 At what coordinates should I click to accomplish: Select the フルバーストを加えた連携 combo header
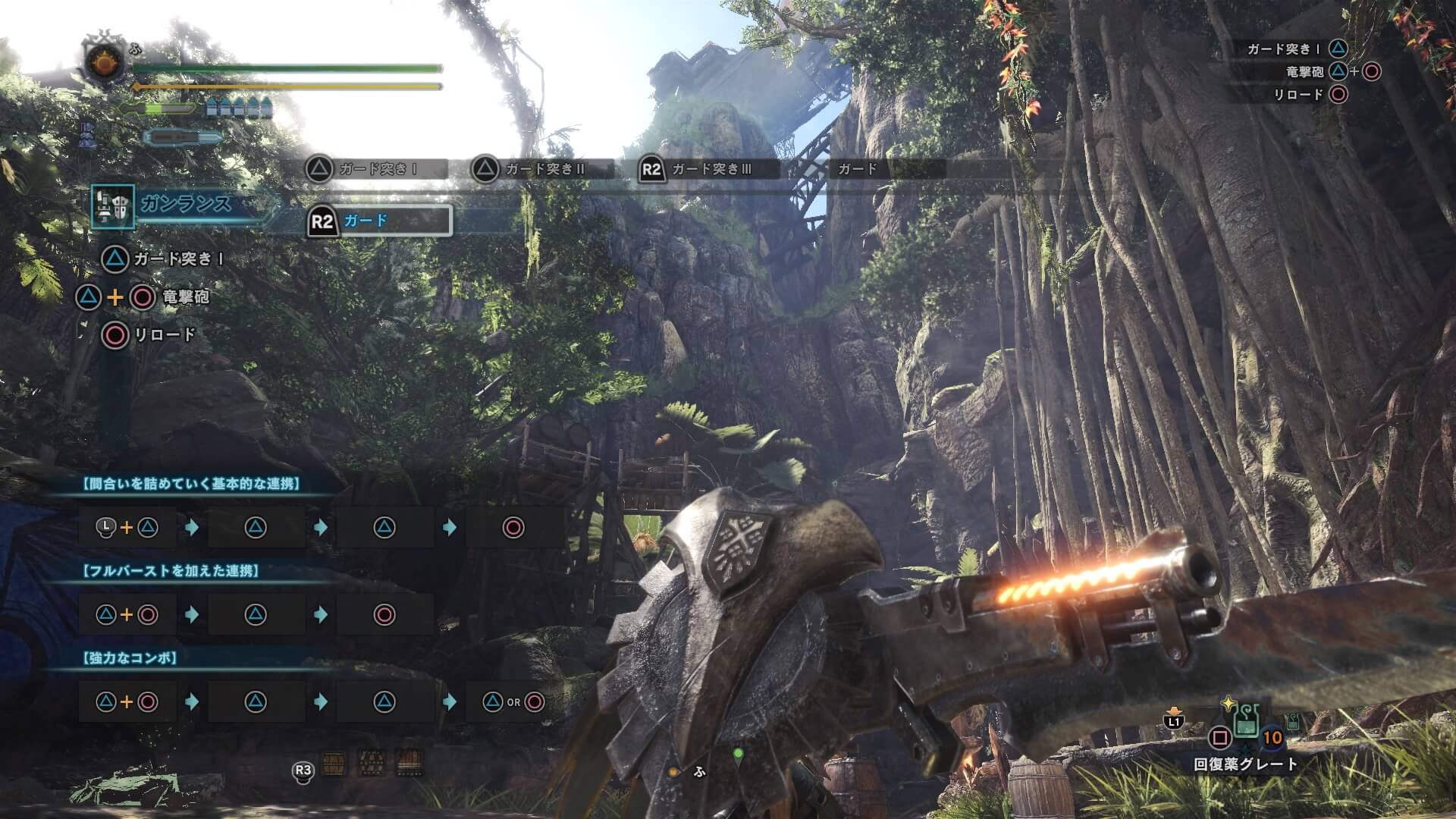[x=171, y=571]
